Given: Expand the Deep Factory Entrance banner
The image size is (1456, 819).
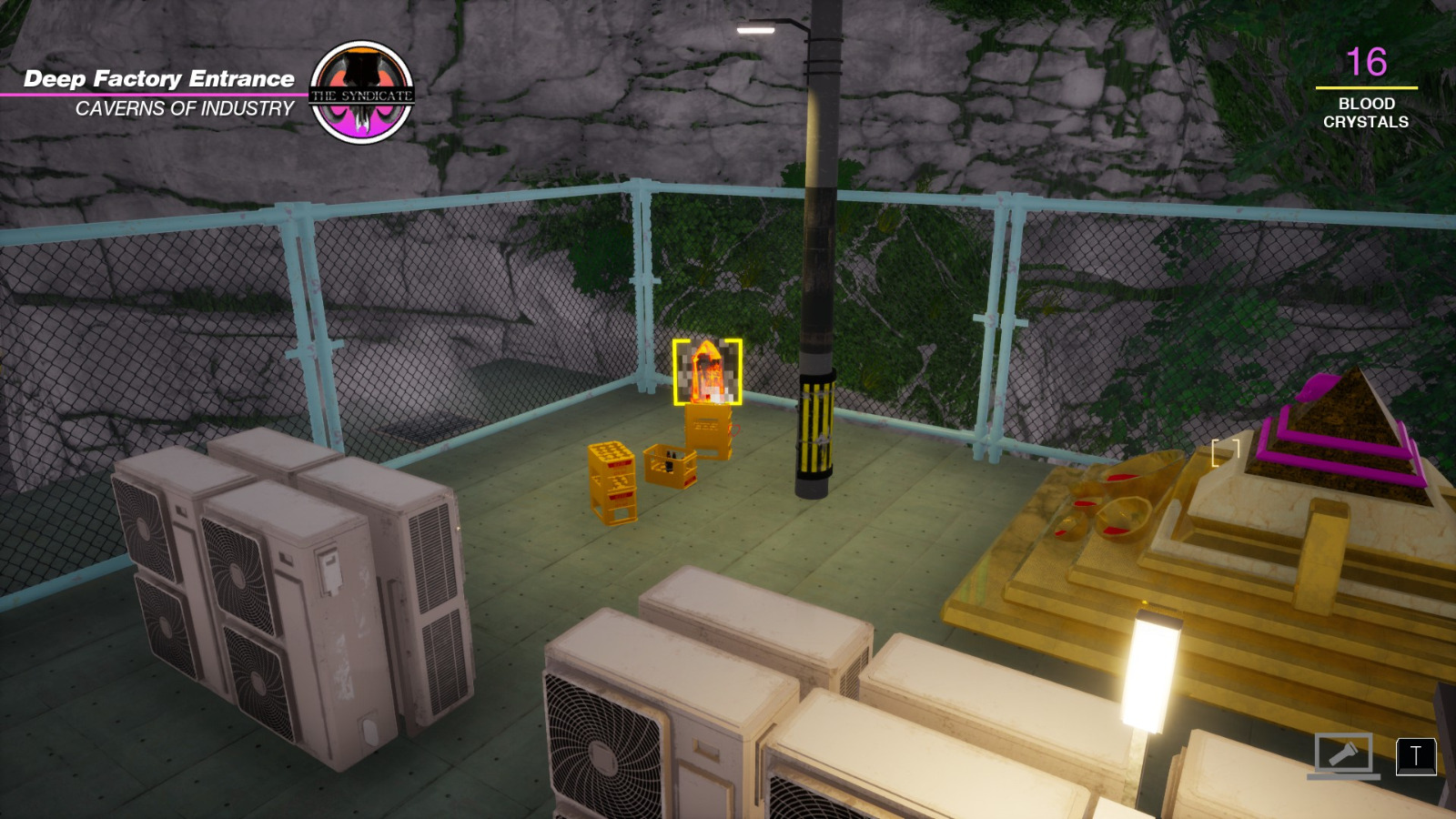Looking at the screenshot, I should point(159,80).
